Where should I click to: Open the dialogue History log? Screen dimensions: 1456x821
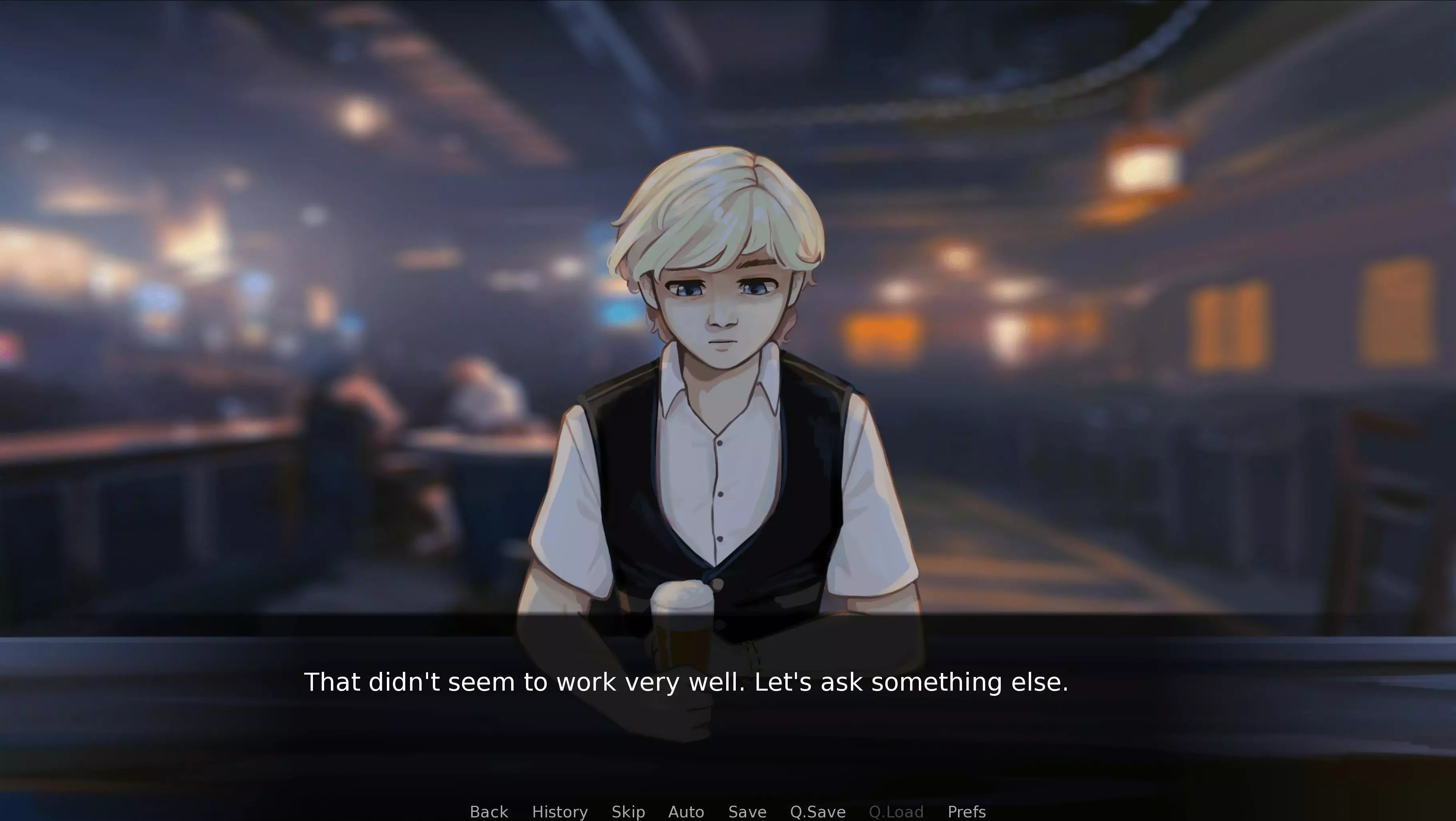point(560,811)
